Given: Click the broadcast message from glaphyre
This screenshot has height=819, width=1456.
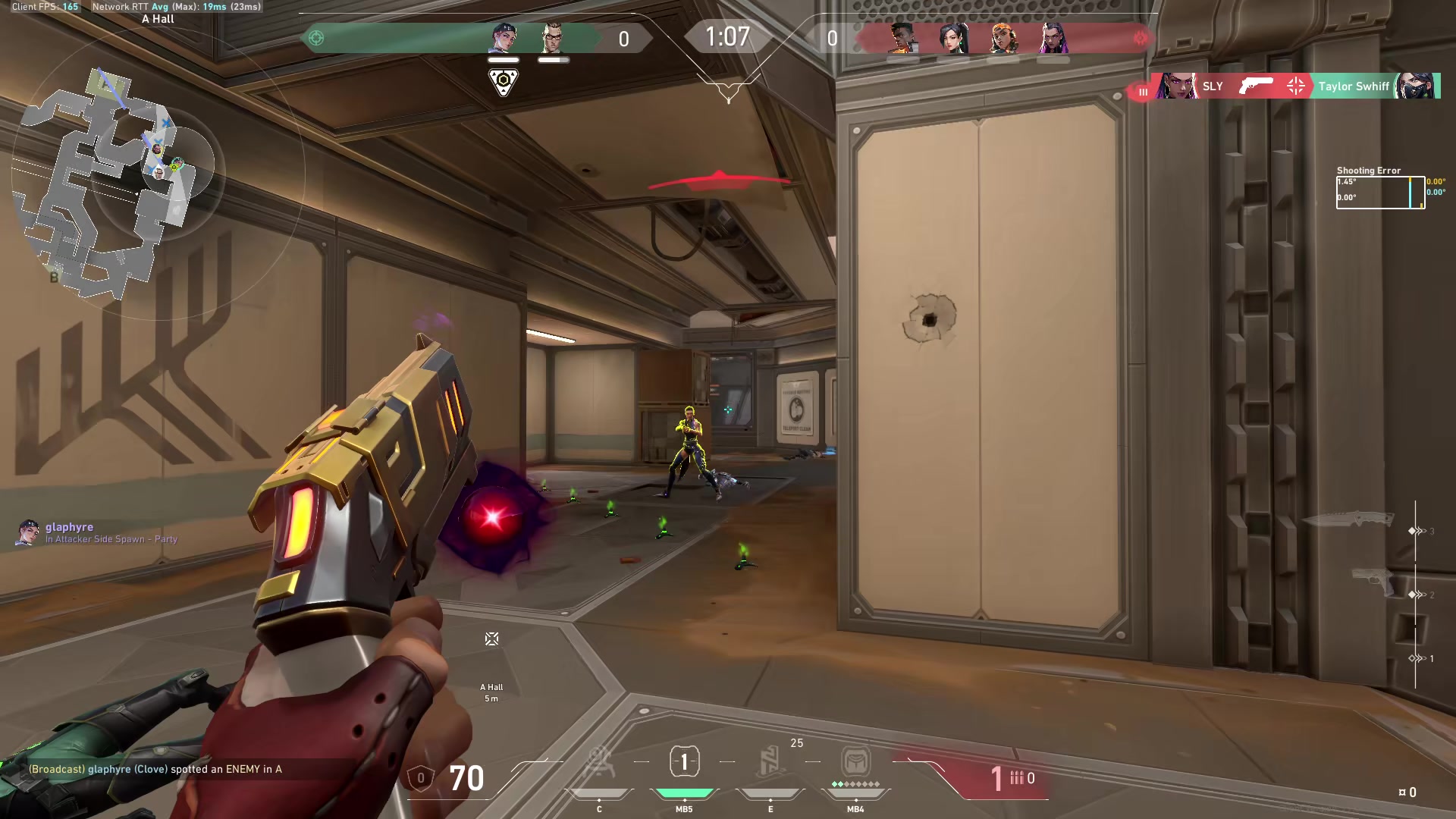Looking at the screenshot, I should (155, 769).
